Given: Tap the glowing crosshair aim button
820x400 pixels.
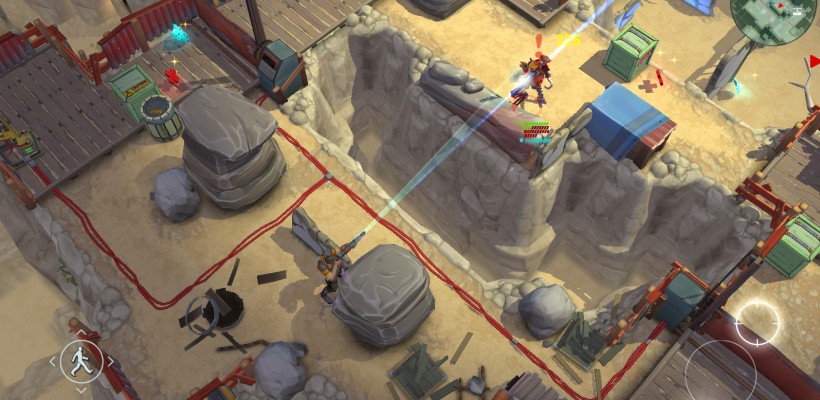Looking at the screenshot, I should [757, 322].
